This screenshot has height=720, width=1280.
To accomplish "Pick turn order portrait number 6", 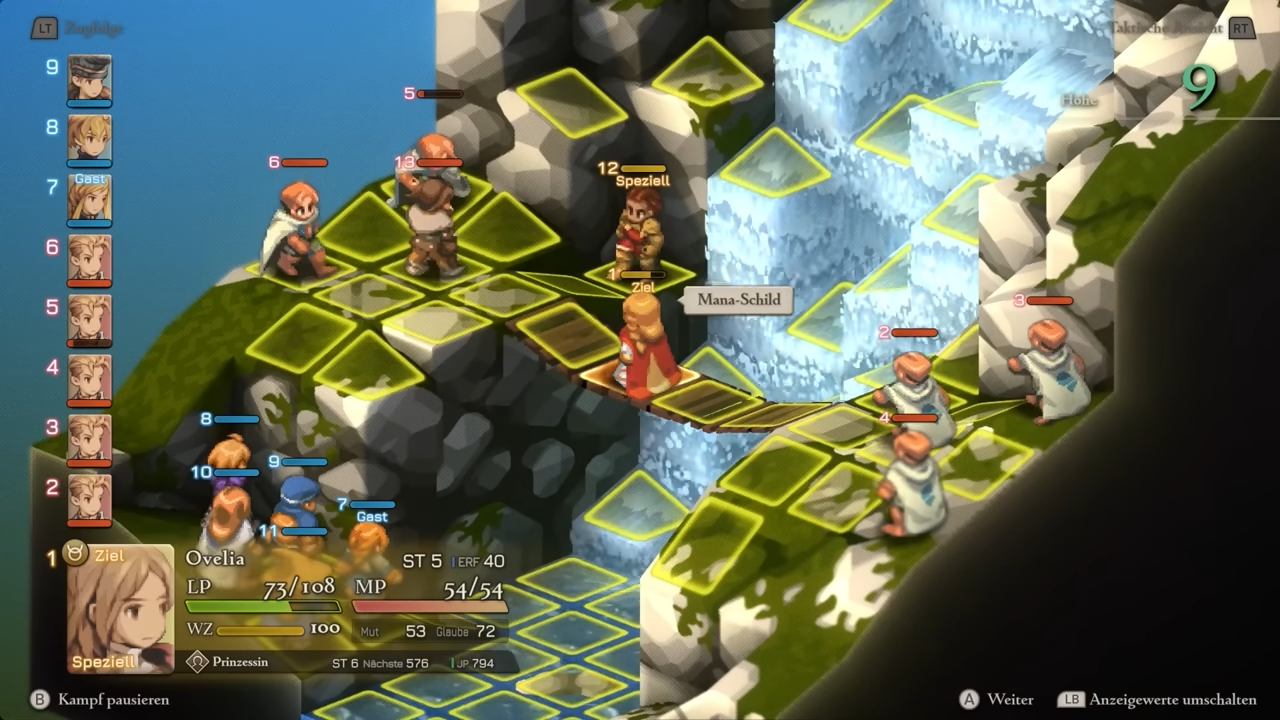I will coord(89,259).
